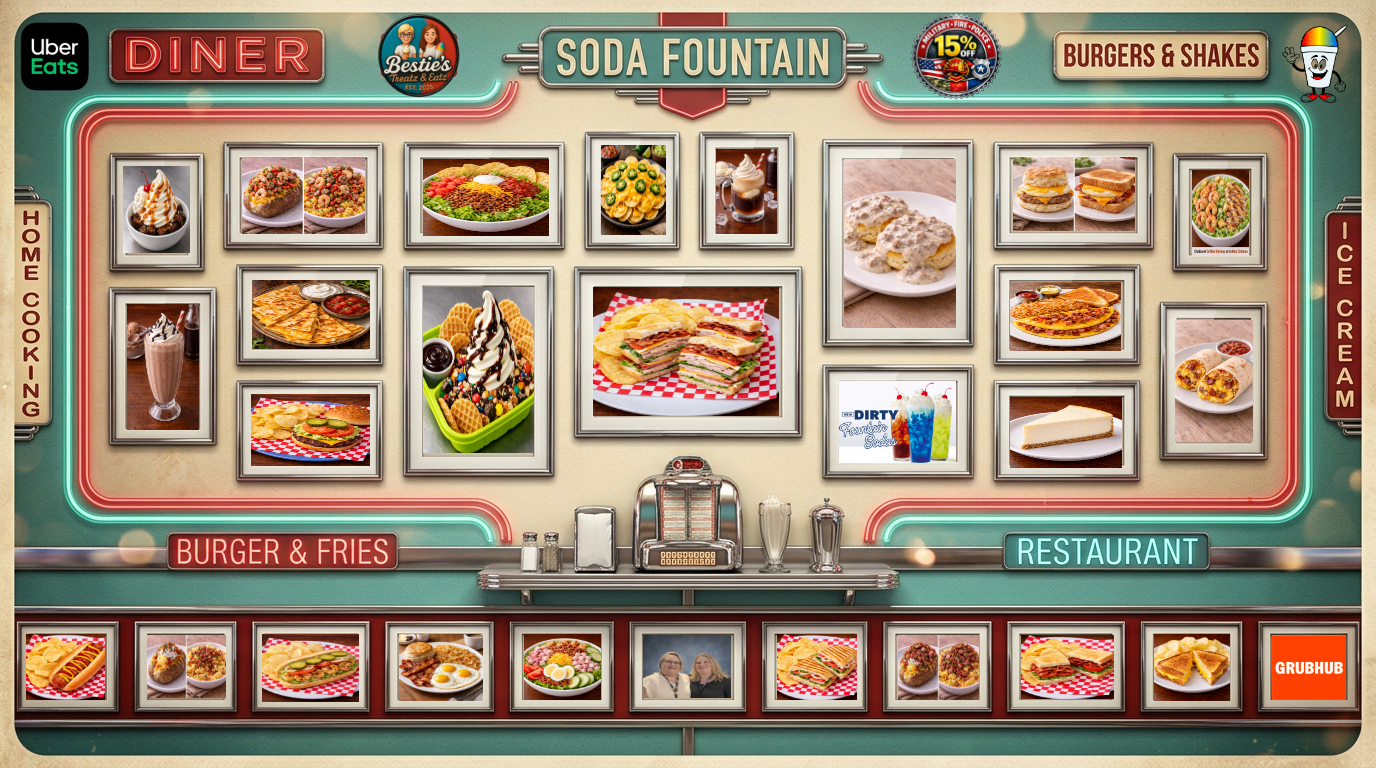
Task: Select the Burger & Fries sign
Action: pos(282,551)
